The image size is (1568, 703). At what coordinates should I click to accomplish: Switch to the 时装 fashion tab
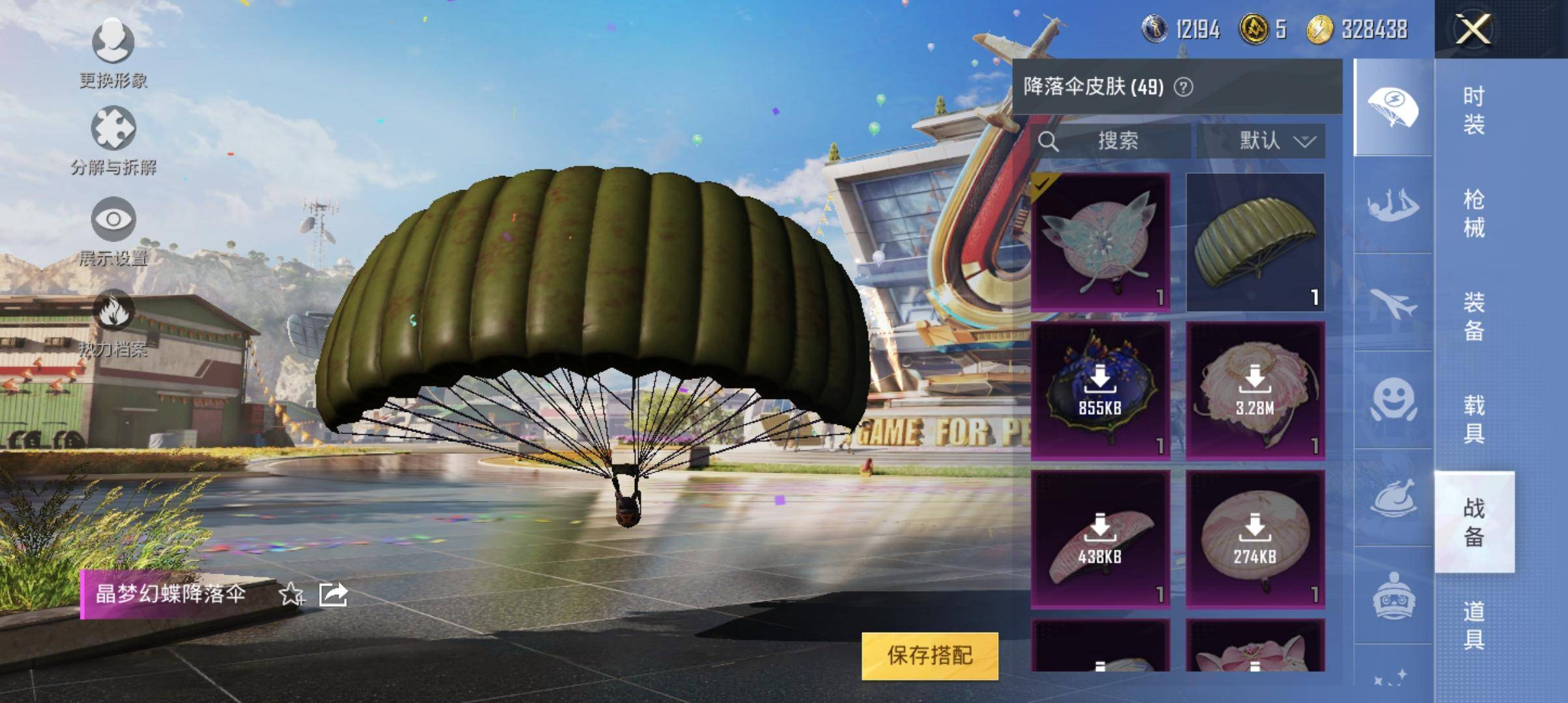pos(1474,110)
